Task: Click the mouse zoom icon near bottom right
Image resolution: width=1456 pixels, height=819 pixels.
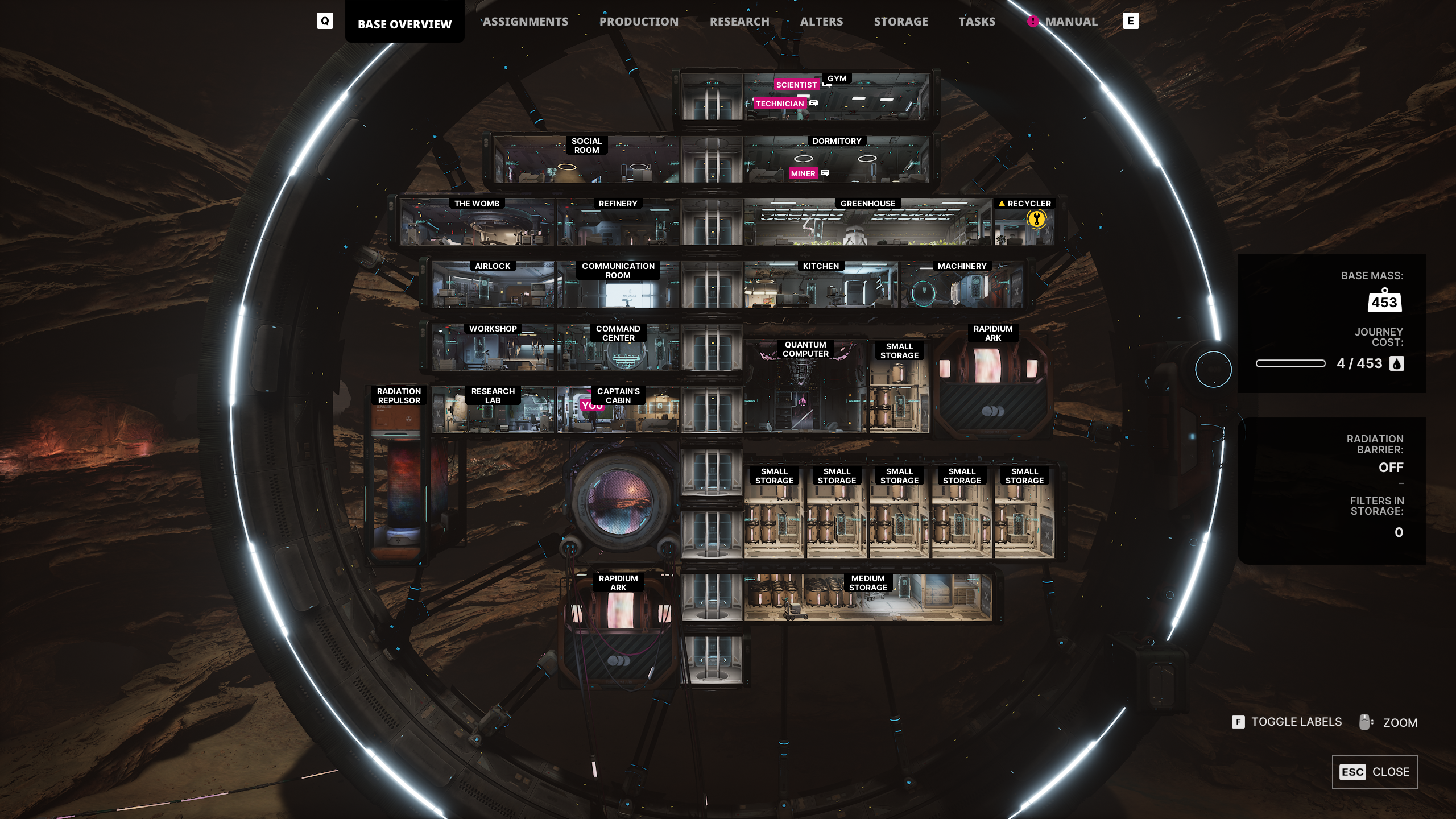Action: coord(1366,721)
